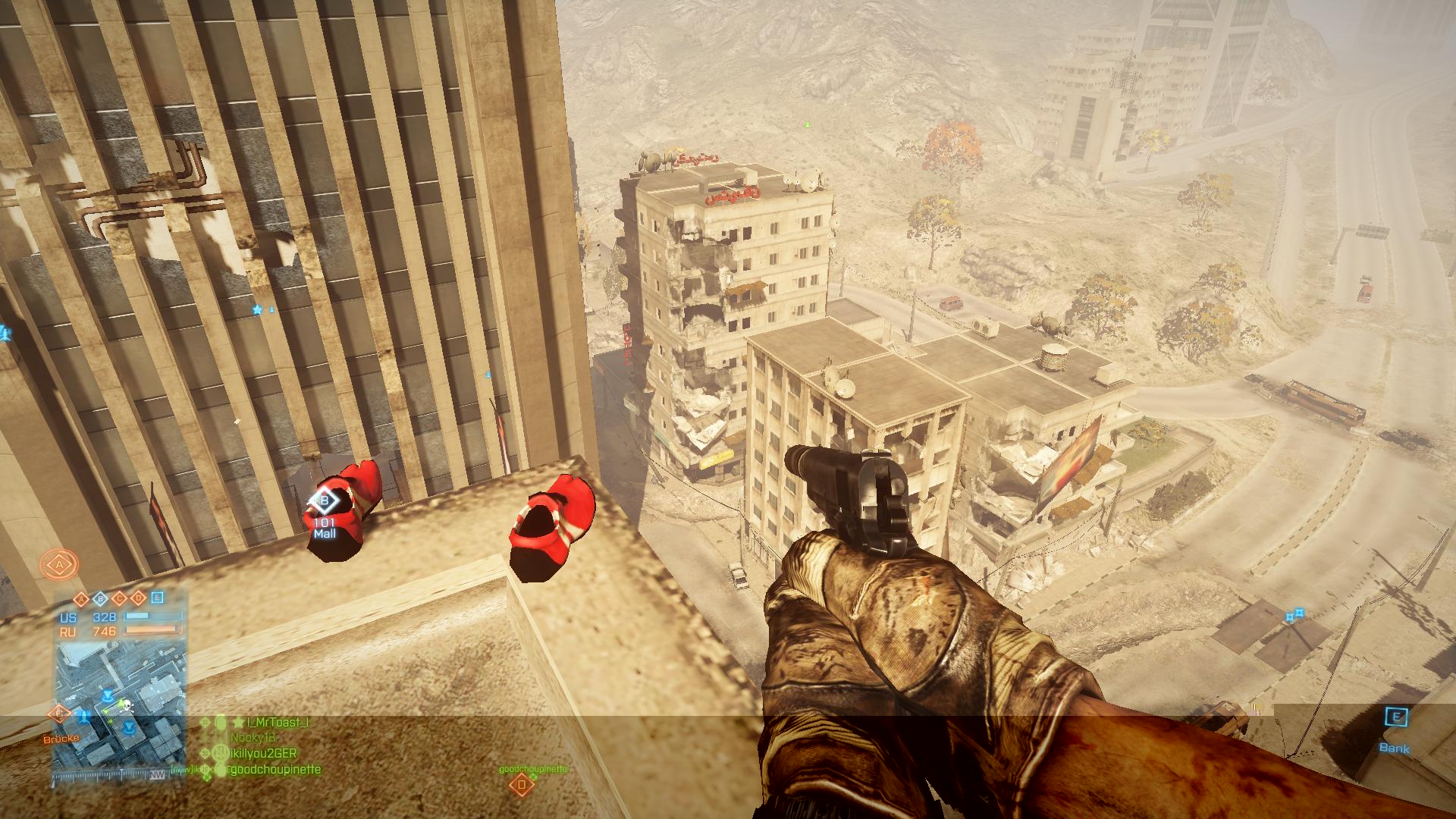Choose Nooky18 in the squad list
The height and width of the screenshot is (819, 1456).
point(253,737)
